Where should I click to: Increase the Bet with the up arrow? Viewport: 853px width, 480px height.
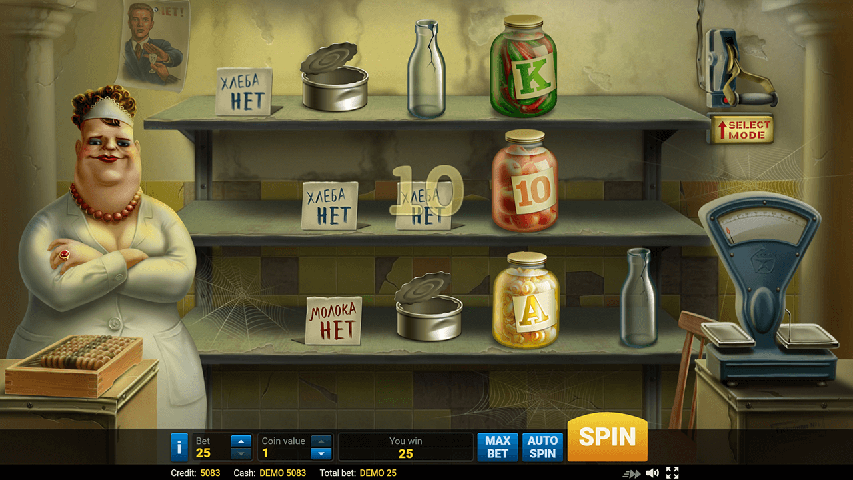pyautogui.click(x=241, y=440)
